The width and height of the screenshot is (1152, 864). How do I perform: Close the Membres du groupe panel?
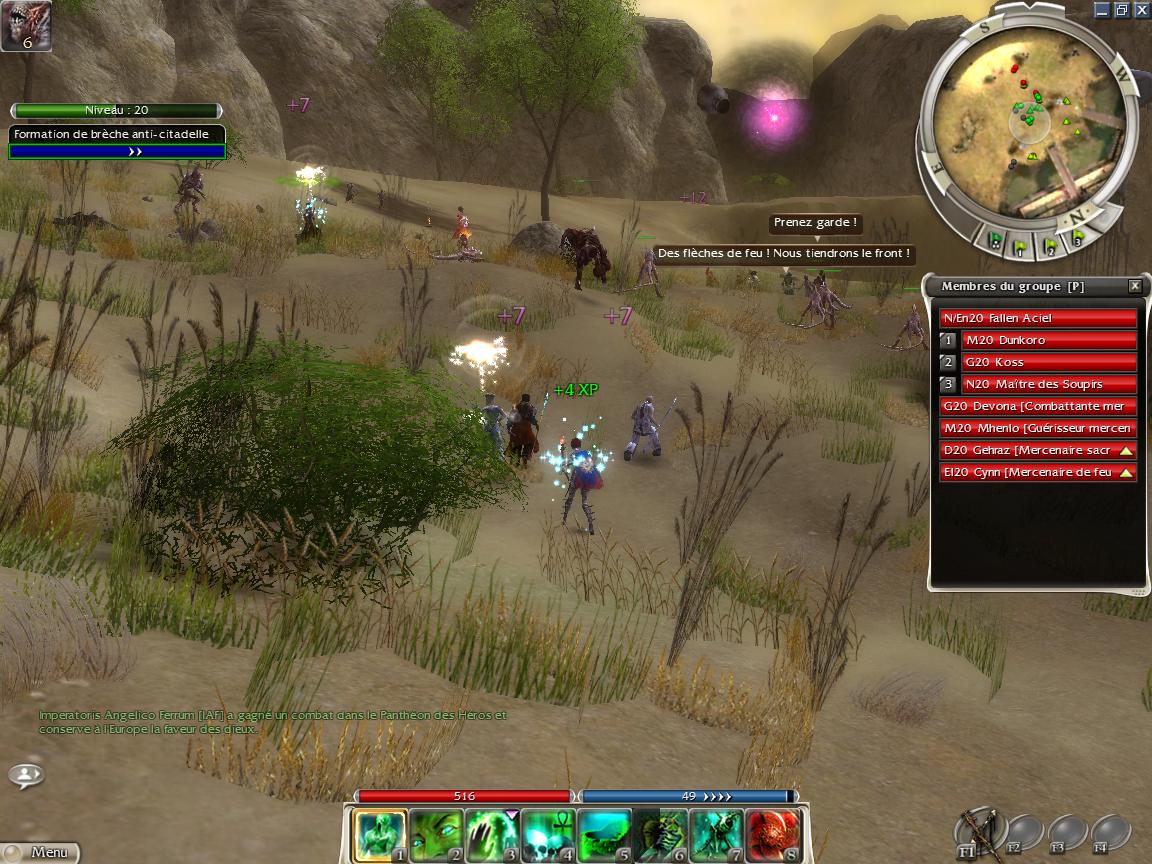click(1134, 286)
